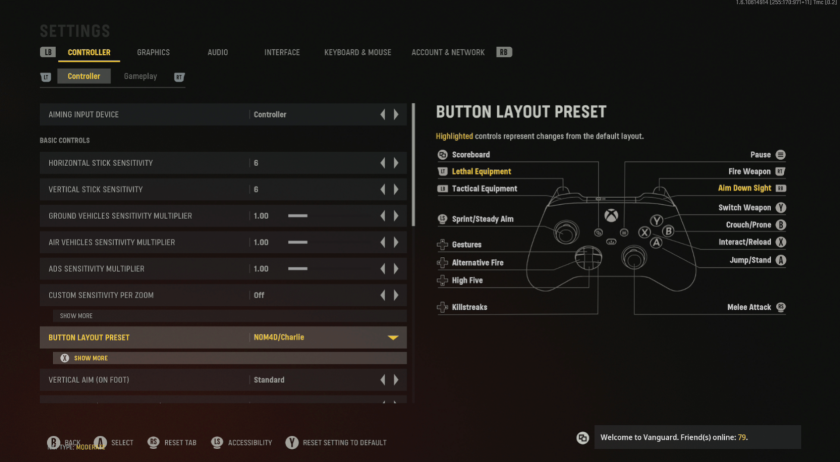This screenshot has height=462, width=840.
Task: Adjust Ground Vehicles Sensitivity Multiplier slider
Action: point(298,216)
